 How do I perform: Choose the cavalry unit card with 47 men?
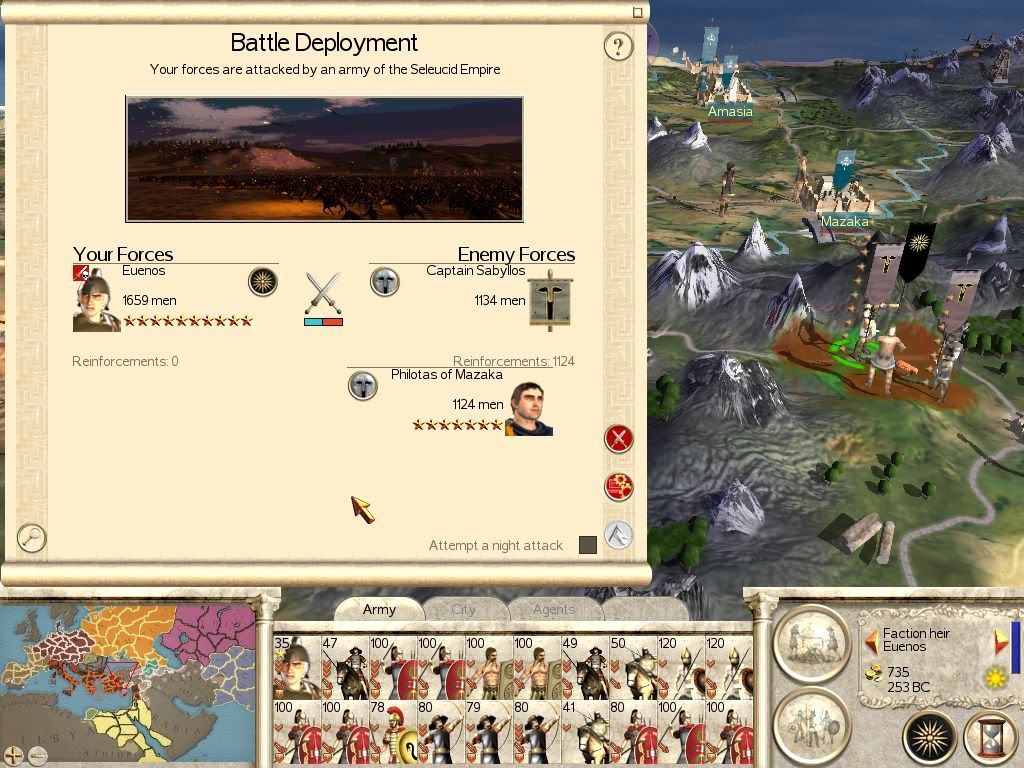[x=344, y=667]
